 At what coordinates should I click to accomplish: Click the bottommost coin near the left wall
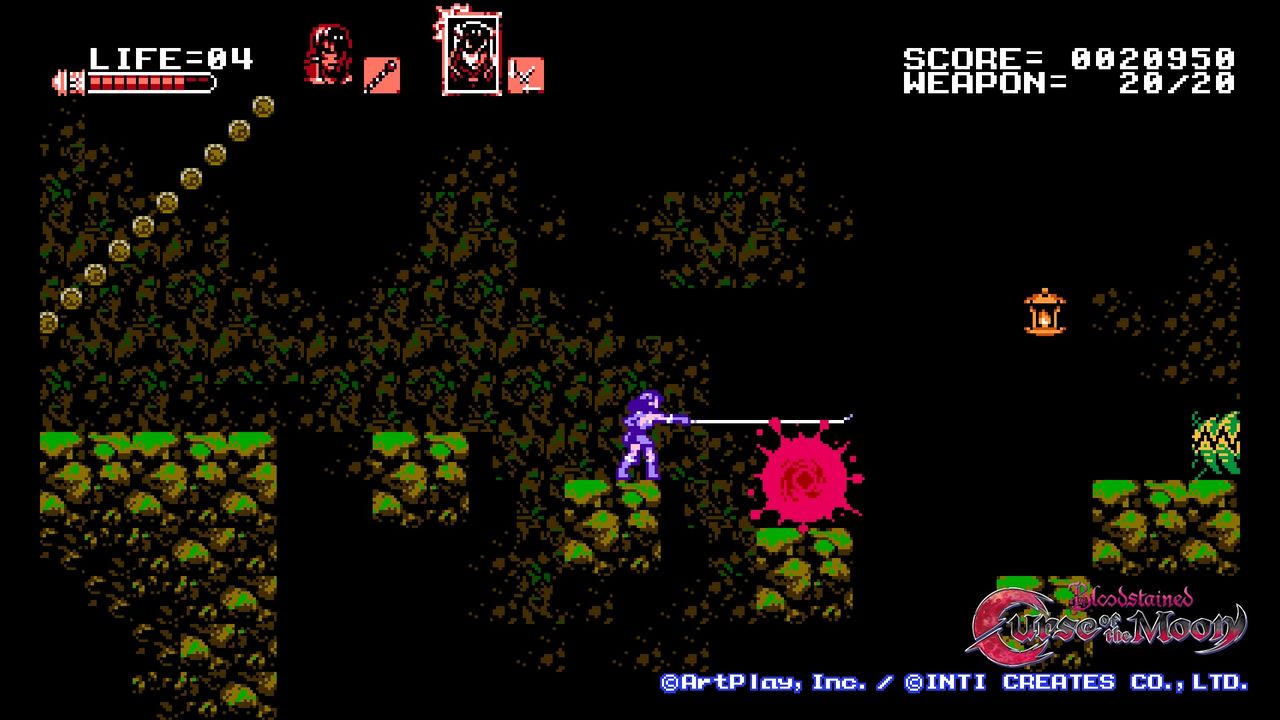(47, 323)
